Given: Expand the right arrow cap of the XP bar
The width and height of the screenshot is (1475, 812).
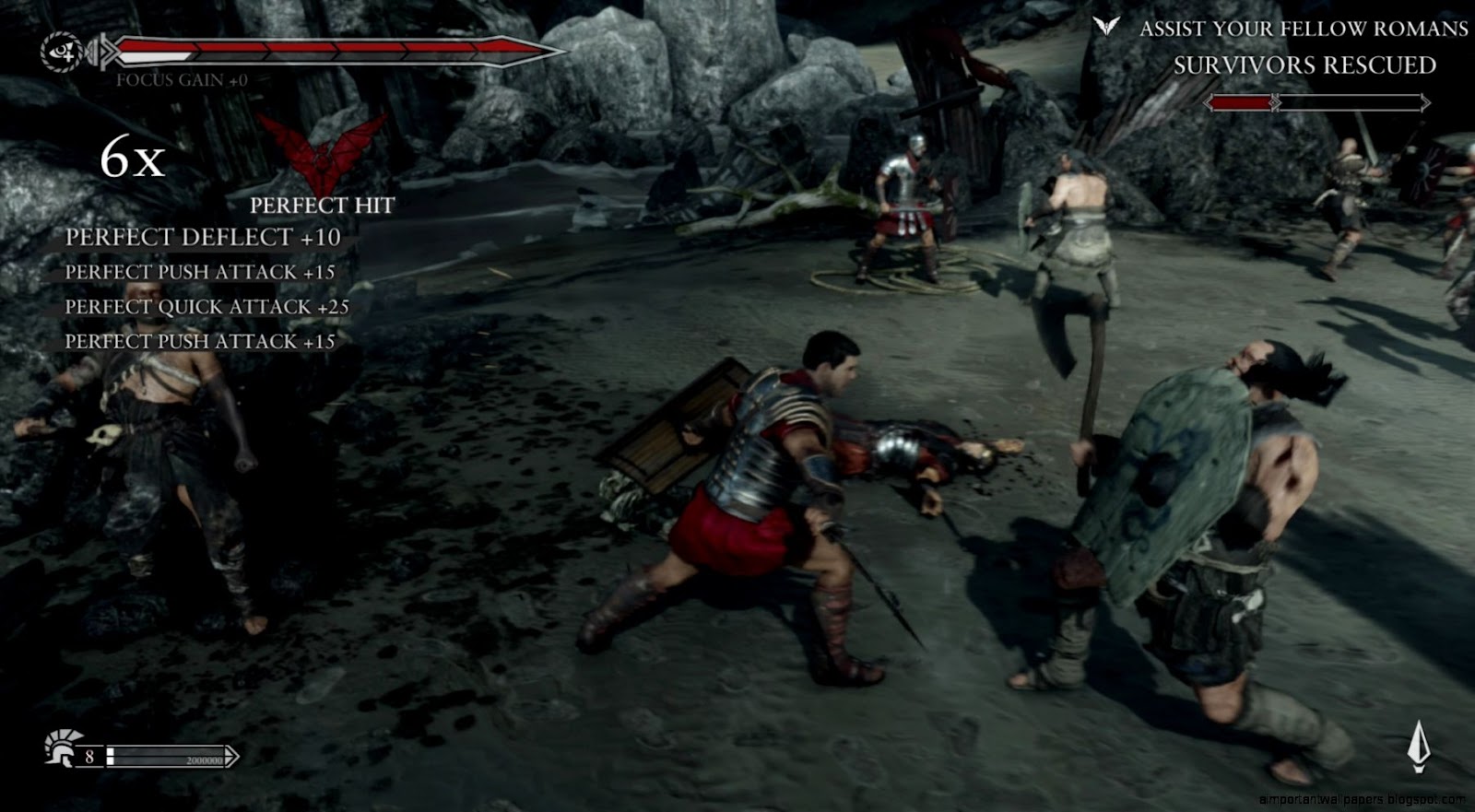Looking at the screenshot, I should point(230,755).
